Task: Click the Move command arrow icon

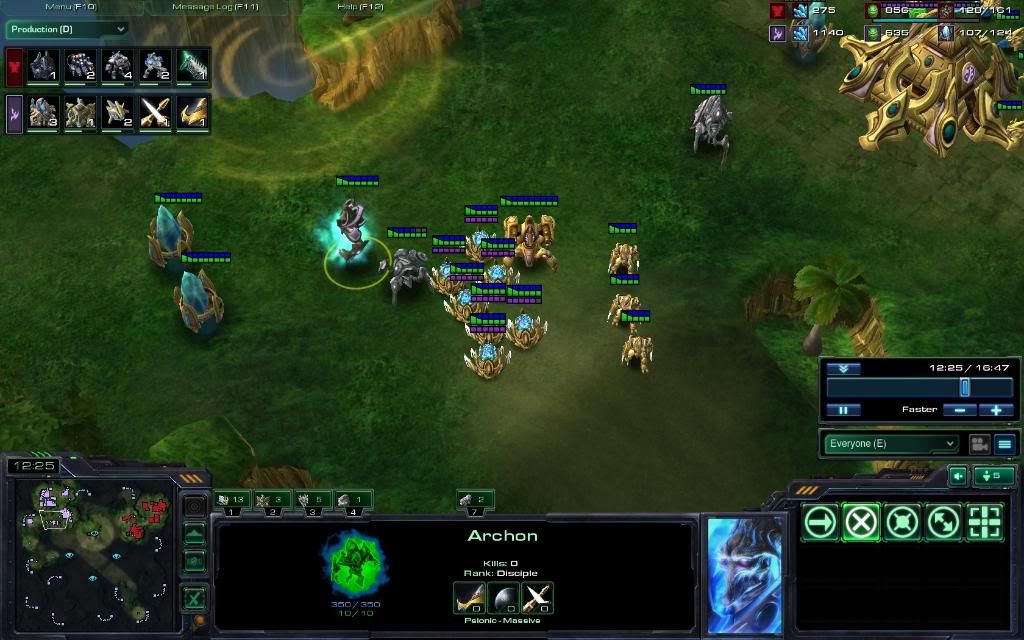Action: 821,522
